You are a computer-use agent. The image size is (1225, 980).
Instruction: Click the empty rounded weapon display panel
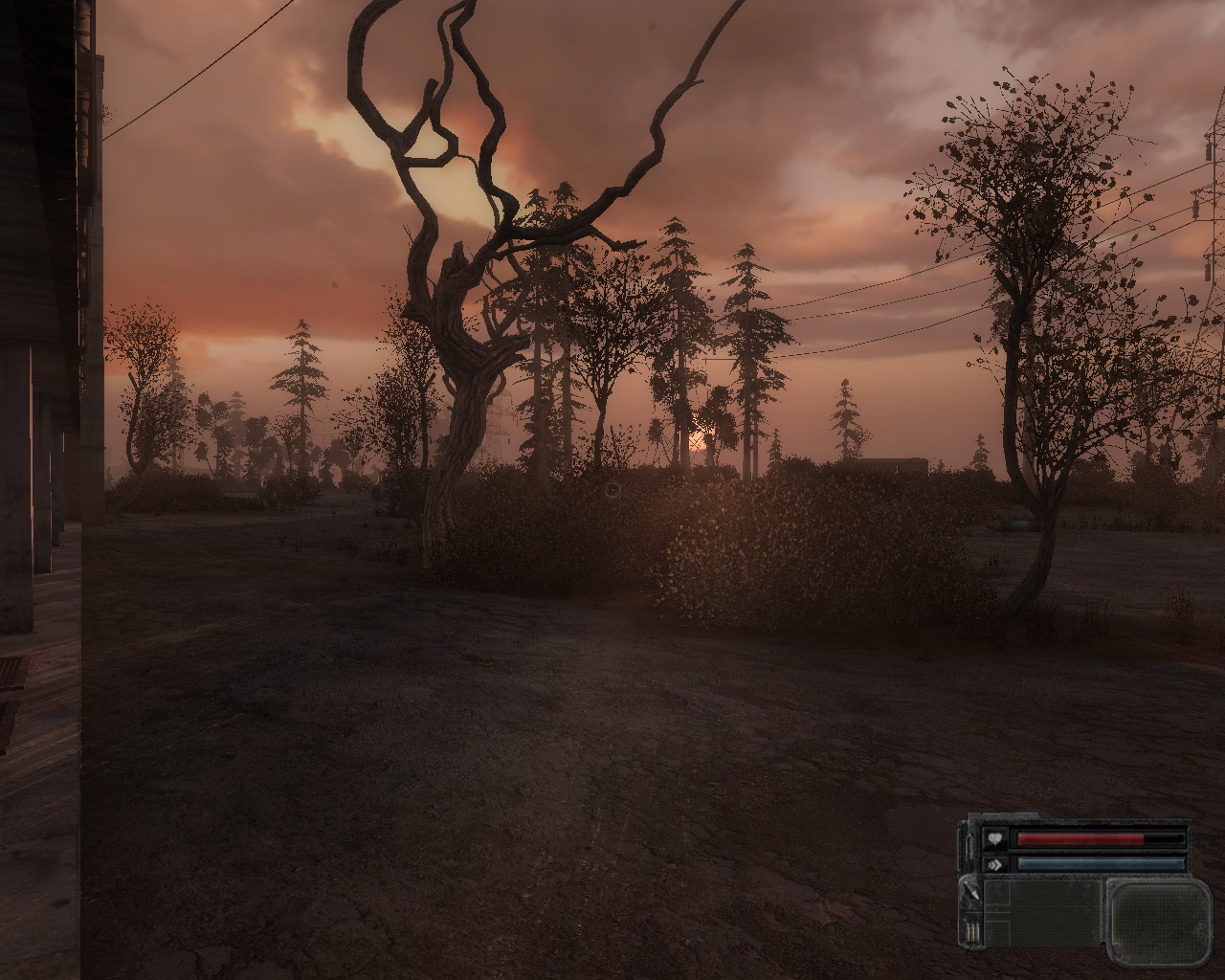[x=1160, y=915]
